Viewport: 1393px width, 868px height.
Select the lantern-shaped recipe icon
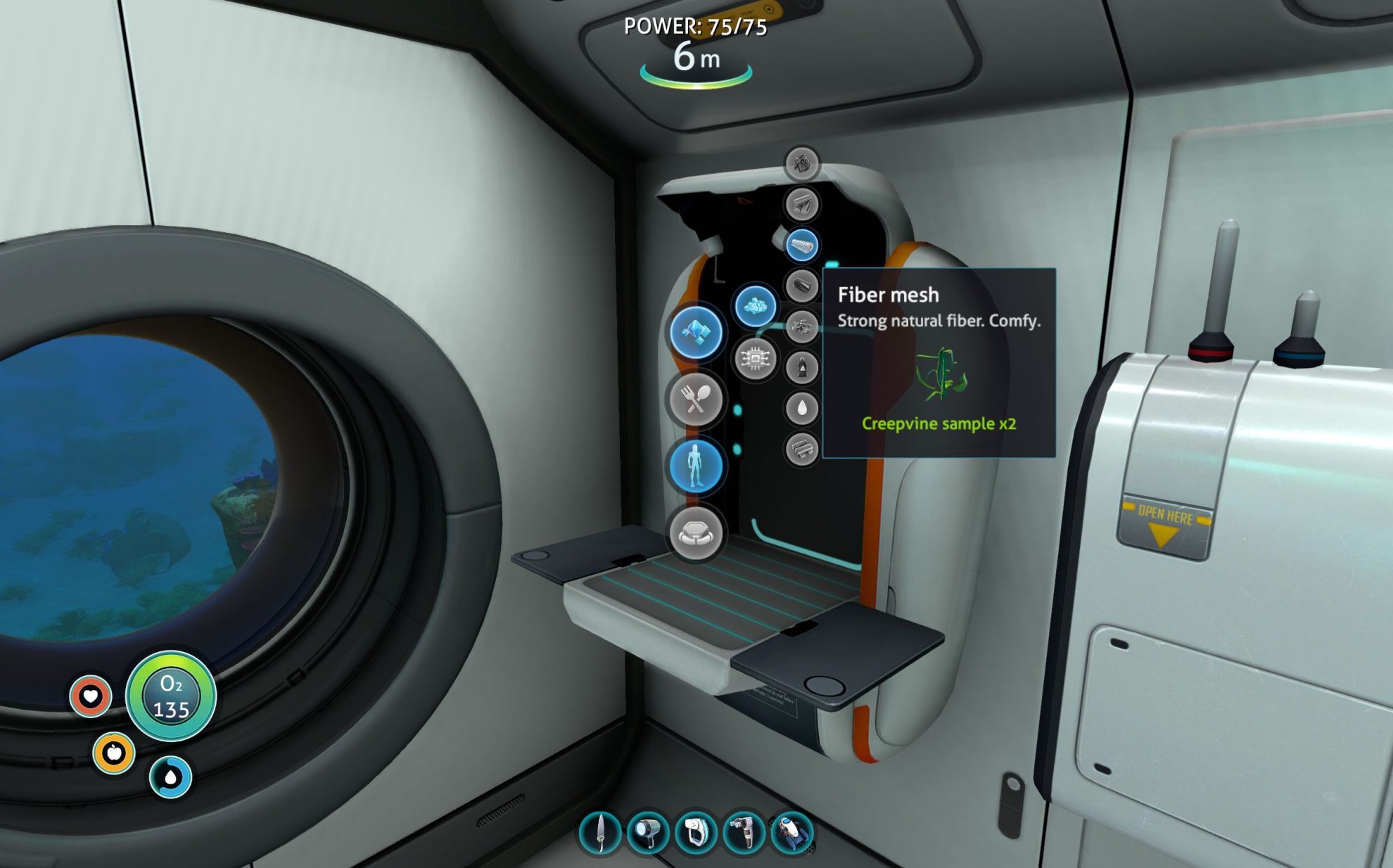point(802,366)
